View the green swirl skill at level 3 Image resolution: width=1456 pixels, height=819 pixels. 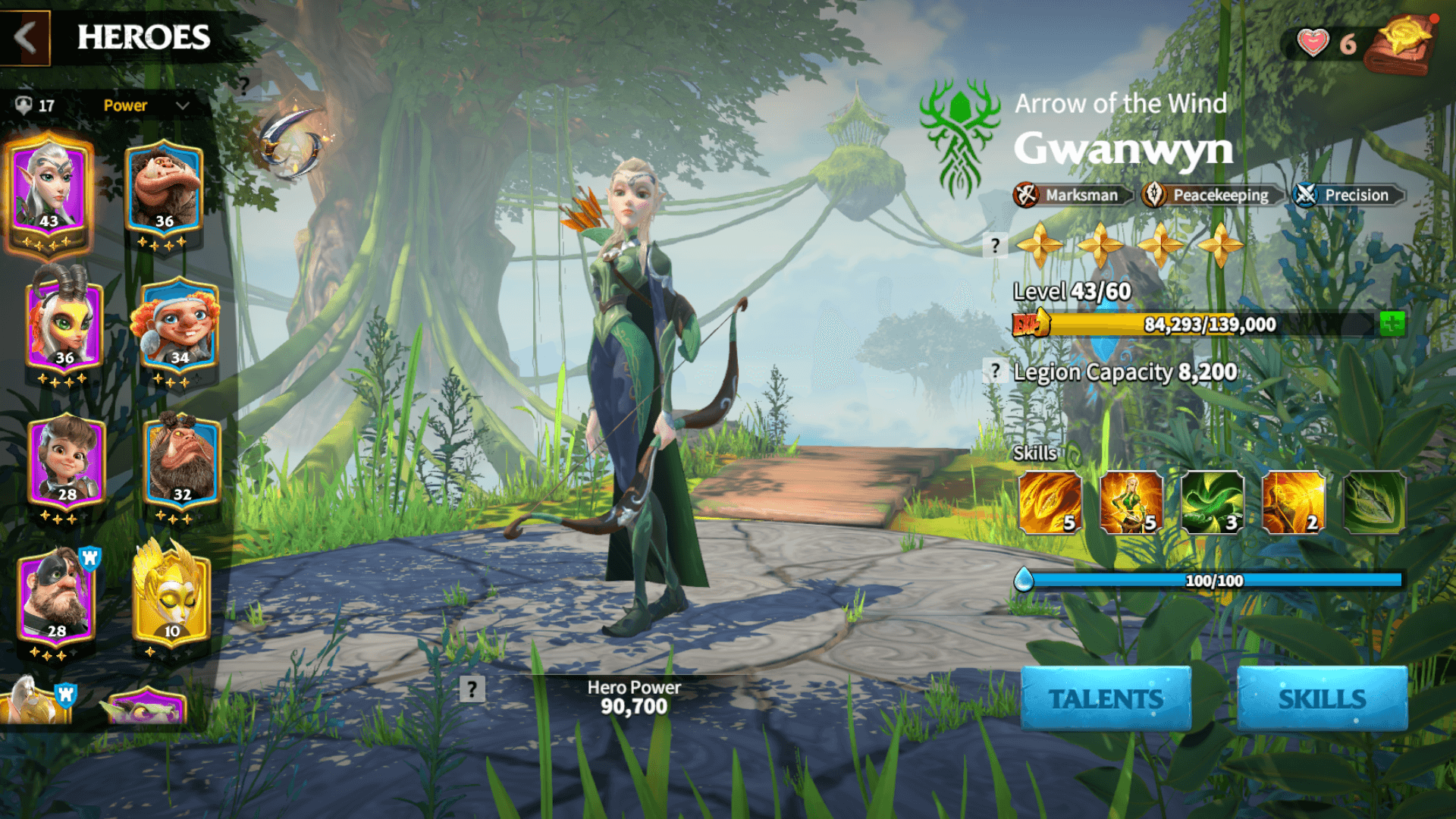pyautogui.click(x=1212, y=502)
